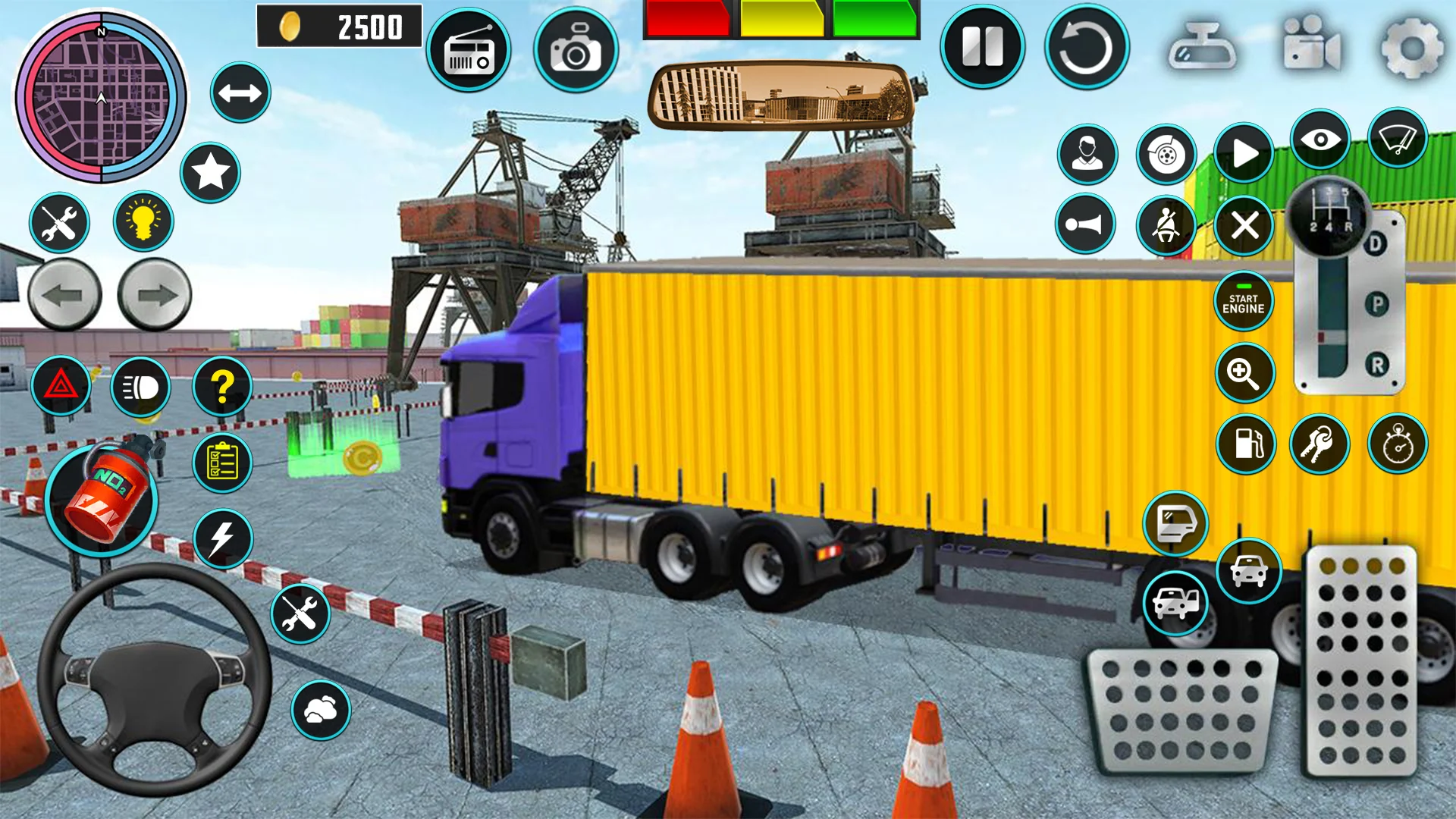Open the checklist clipboard button
Viewport: 1456px width, 819px height.
pyautogui.click(x=222, y=462)
